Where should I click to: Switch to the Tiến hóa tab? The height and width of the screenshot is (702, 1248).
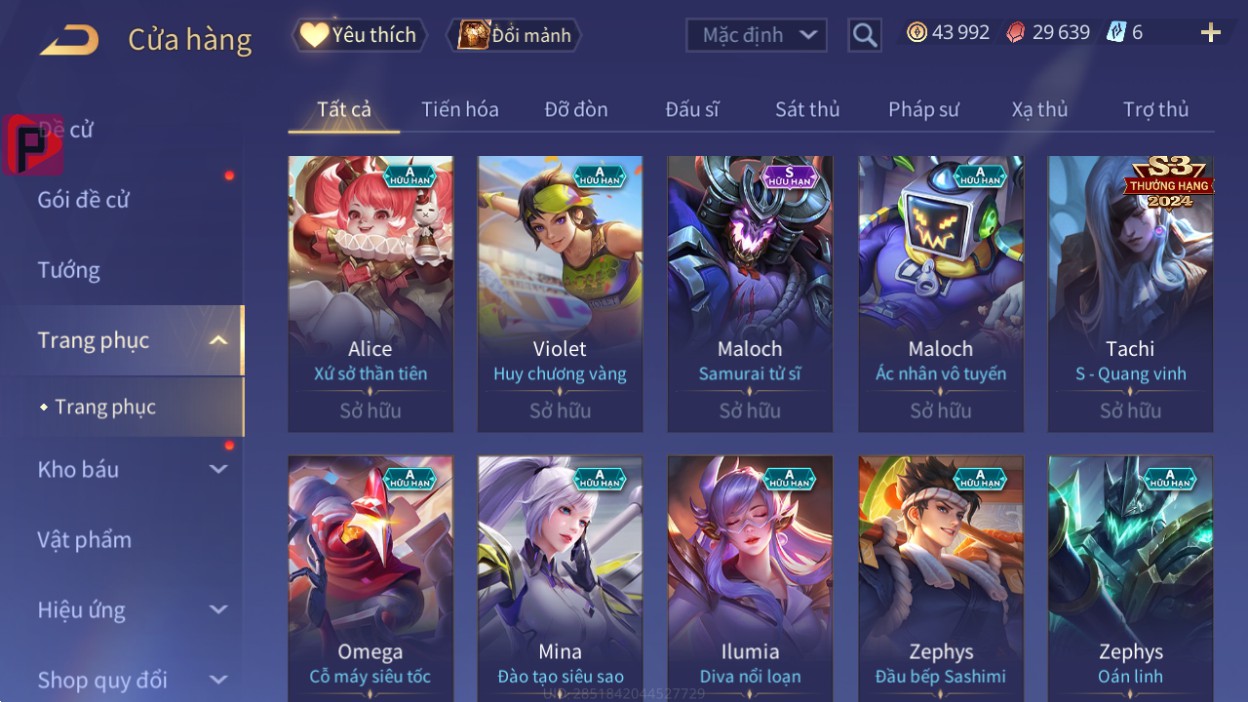click(460, 109)
